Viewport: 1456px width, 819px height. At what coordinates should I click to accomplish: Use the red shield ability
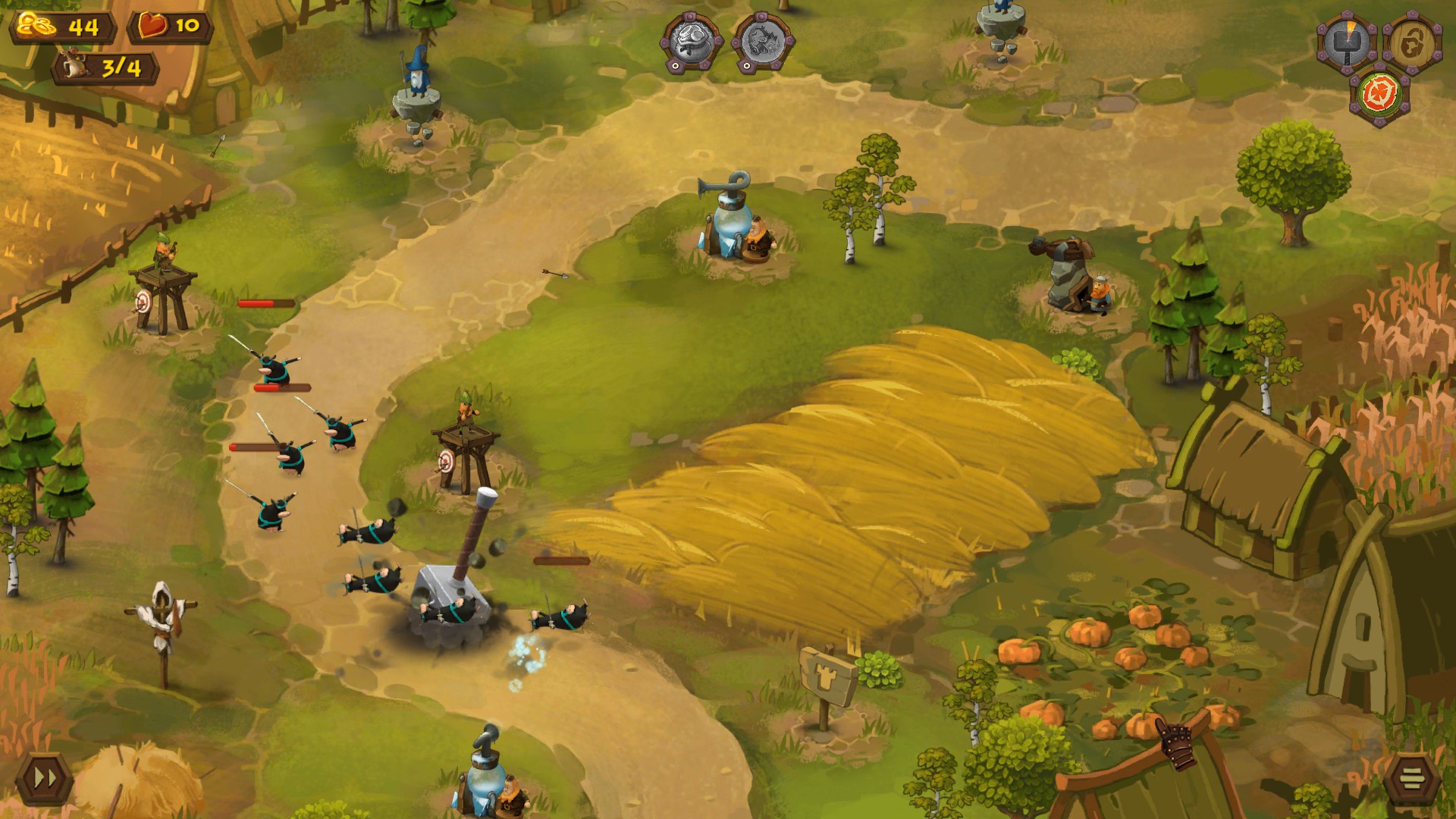tap(1379, 96)
